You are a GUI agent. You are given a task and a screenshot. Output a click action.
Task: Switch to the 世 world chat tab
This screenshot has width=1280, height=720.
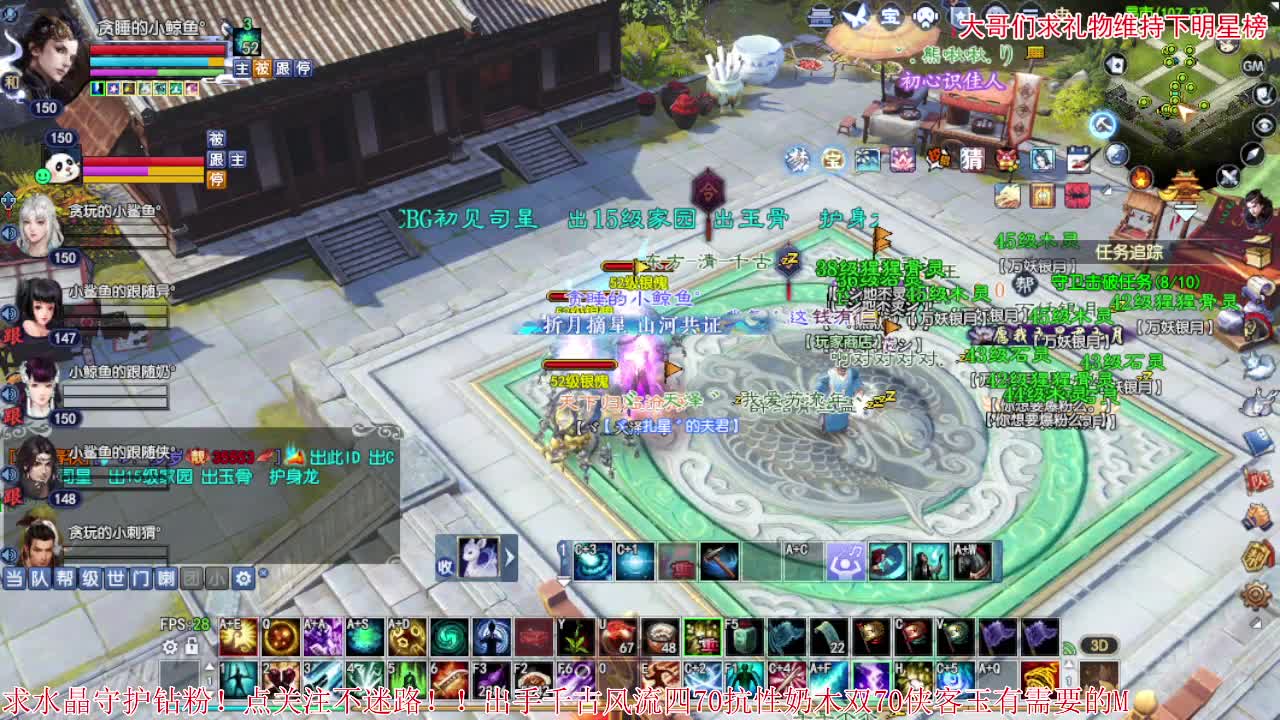click(115, 577)
